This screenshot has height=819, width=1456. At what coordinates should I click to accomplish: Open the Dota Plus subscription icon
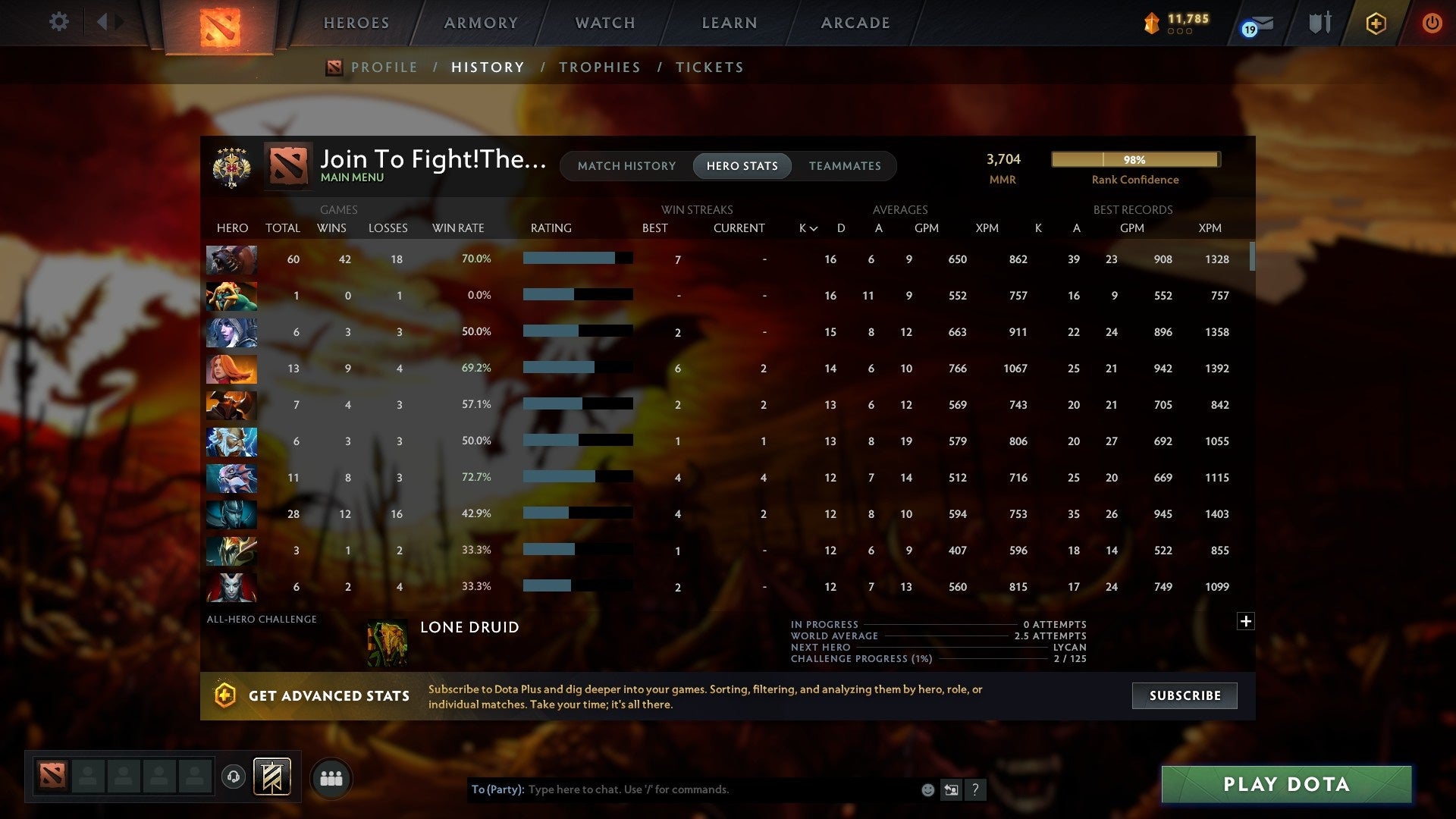pos(1375,23)
